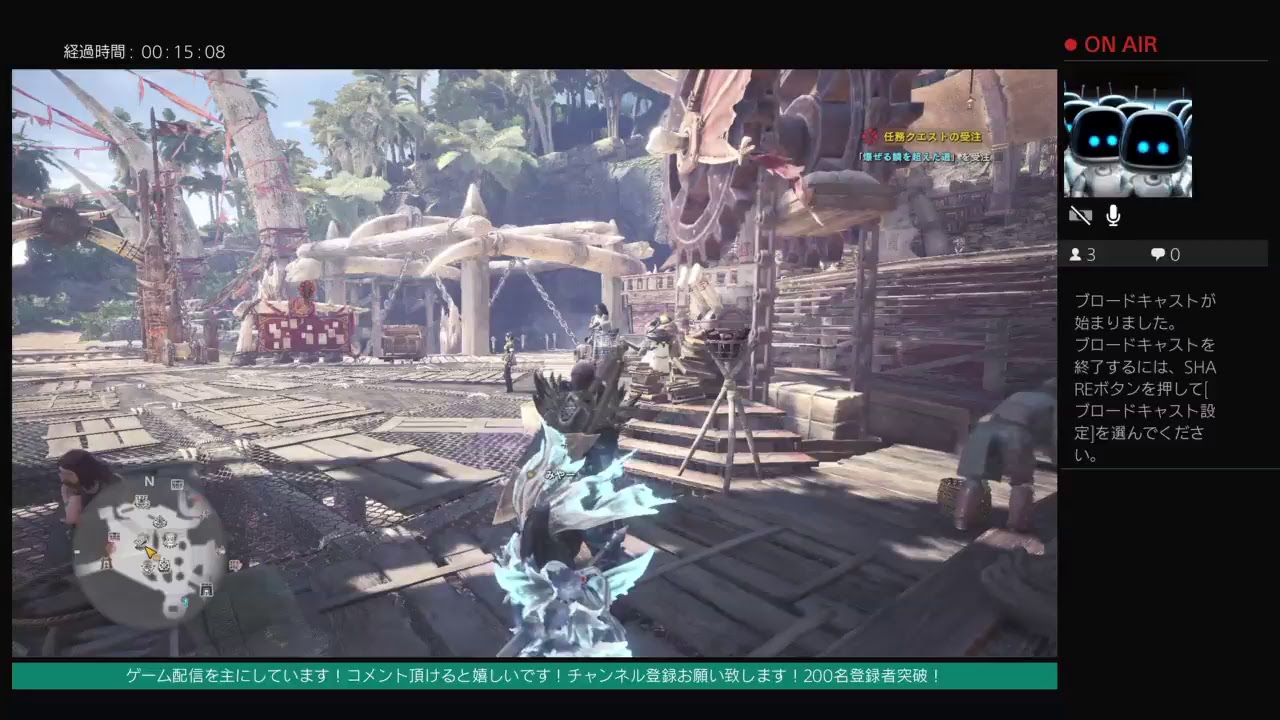Click the smithy icon on the minimap

[141, 541]
